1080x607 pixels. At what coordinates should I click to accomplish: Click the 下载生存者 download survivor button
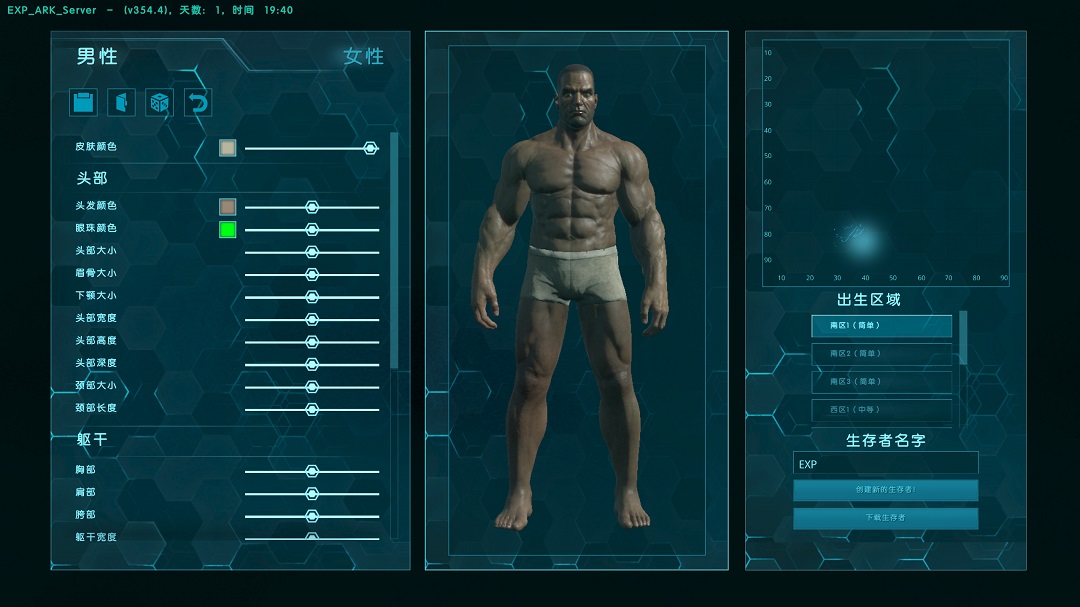885,518
